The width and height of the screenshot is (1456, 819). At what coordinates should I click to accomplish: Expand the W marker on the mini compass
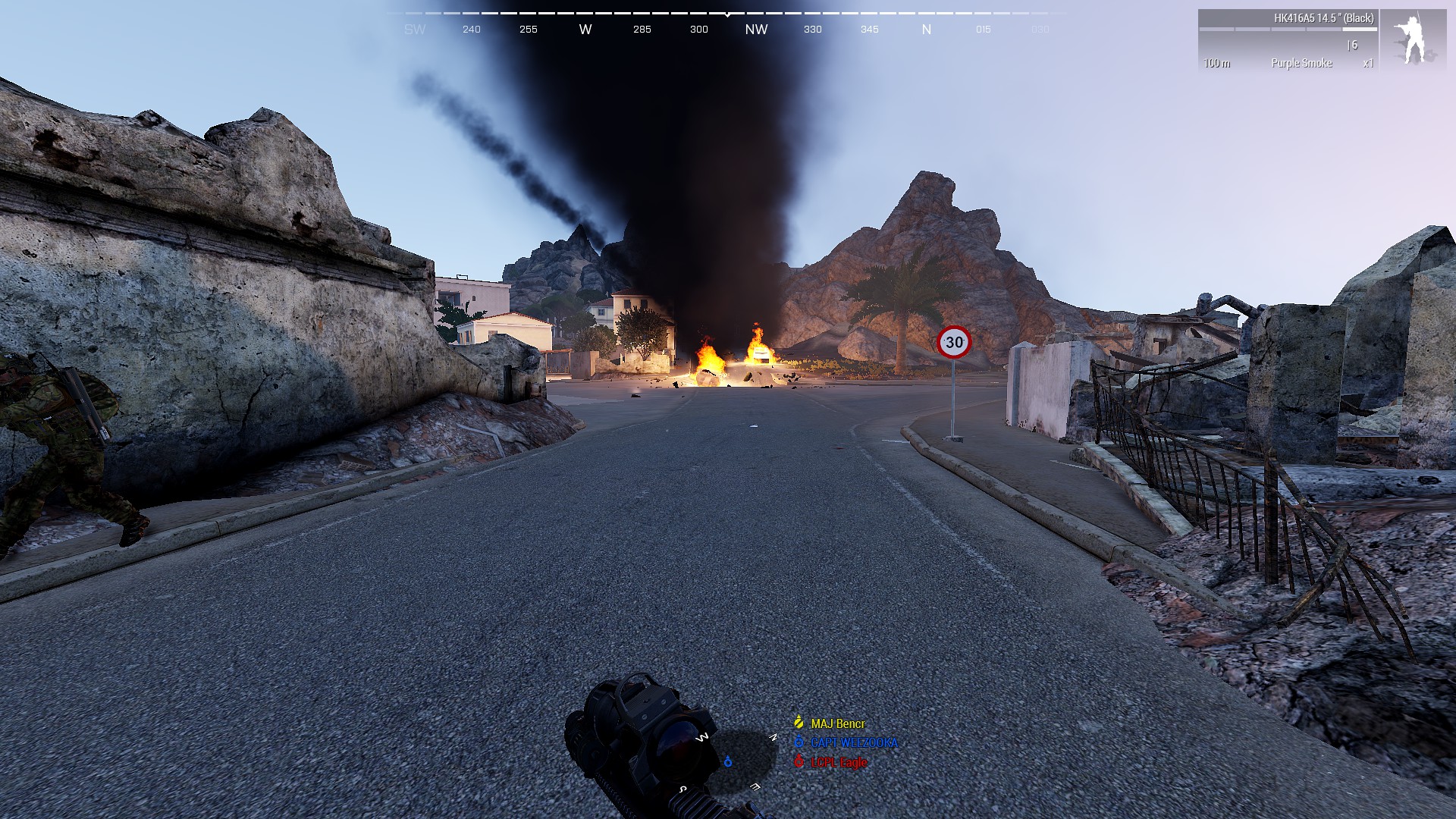tap(701, 737)
